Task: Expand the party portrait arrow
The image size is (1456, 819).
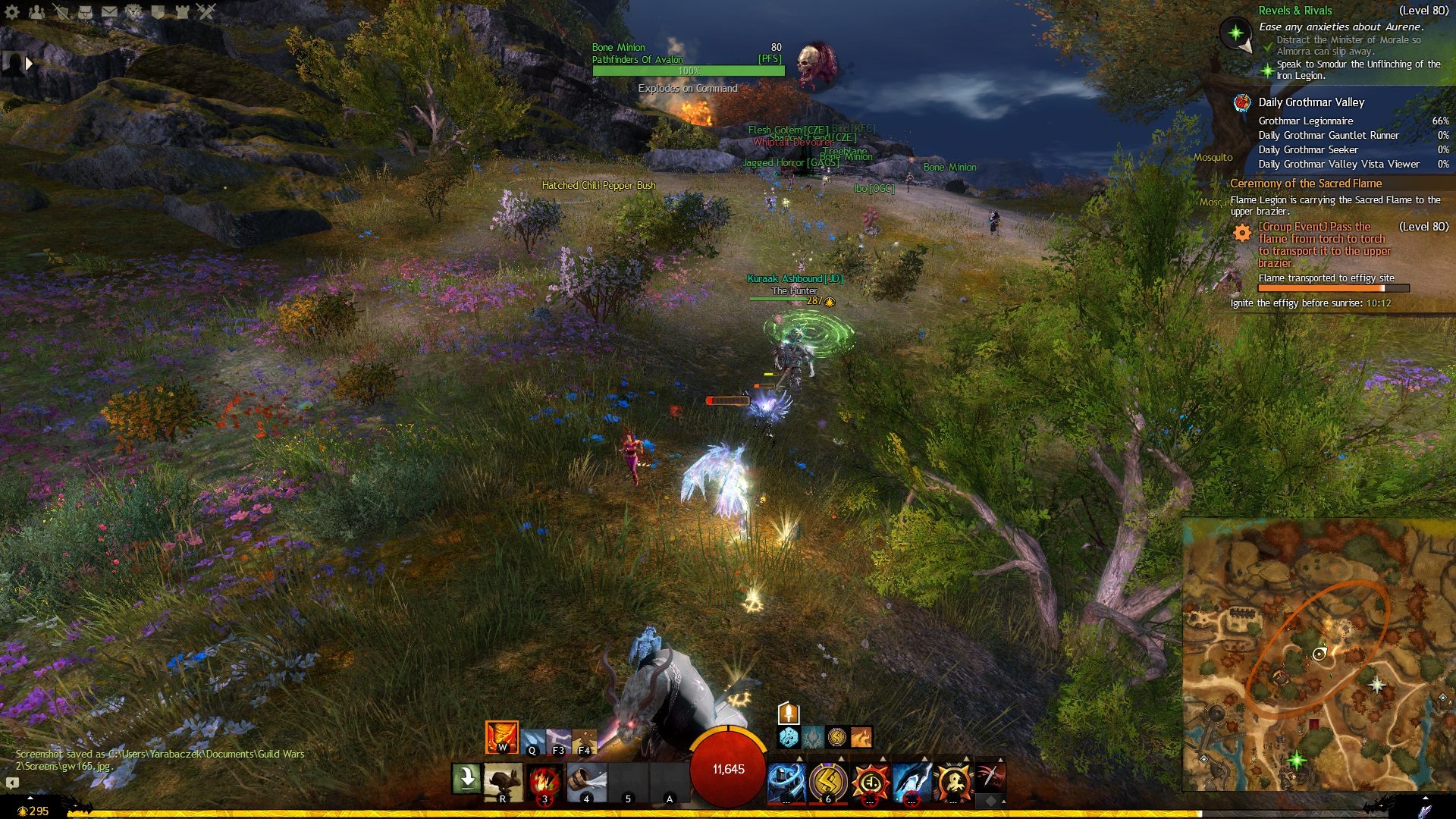Action: [x=29, y=64]
